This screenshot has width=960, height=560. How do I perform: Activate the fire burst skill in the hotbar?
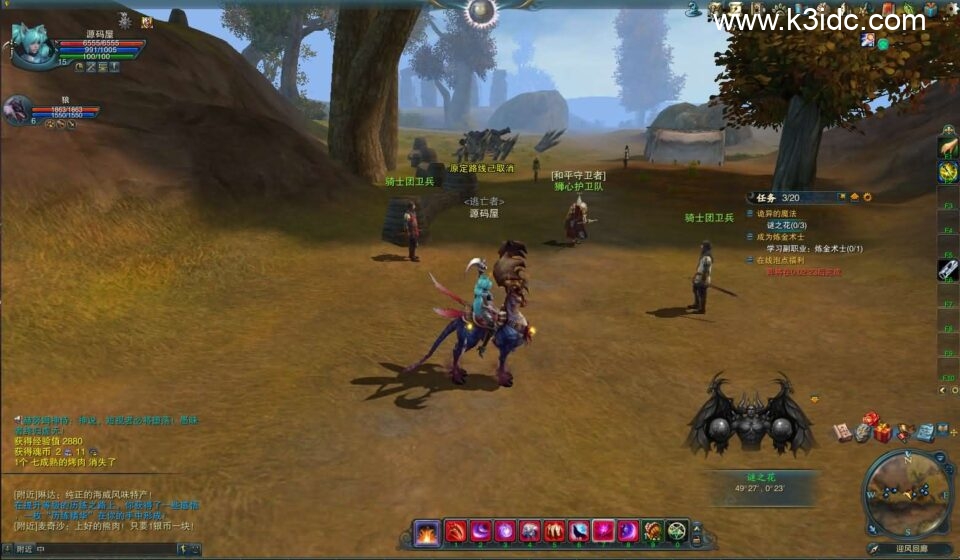428,532
